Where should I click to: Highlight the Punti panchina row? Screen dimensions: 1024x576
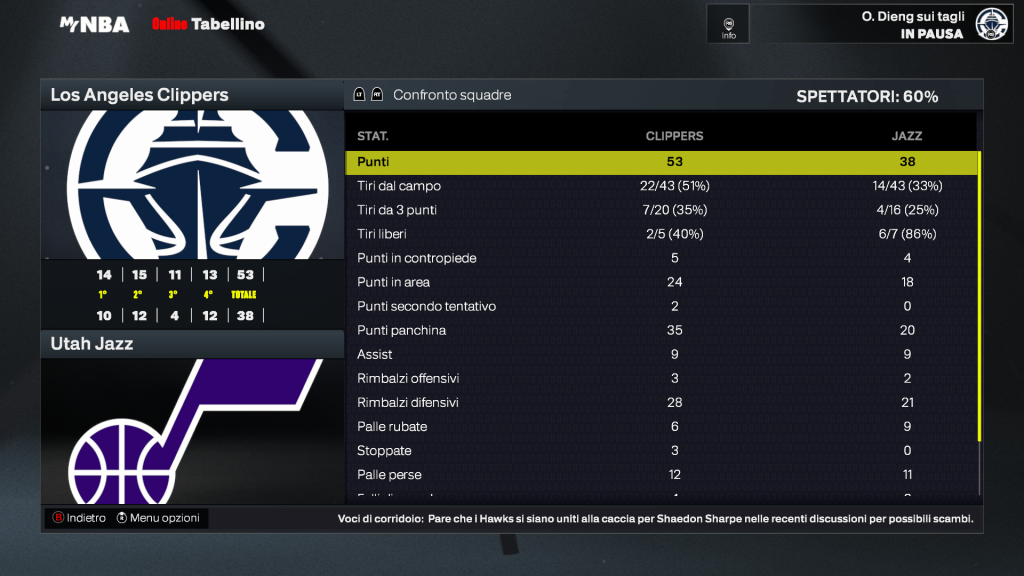pos(661,330)
